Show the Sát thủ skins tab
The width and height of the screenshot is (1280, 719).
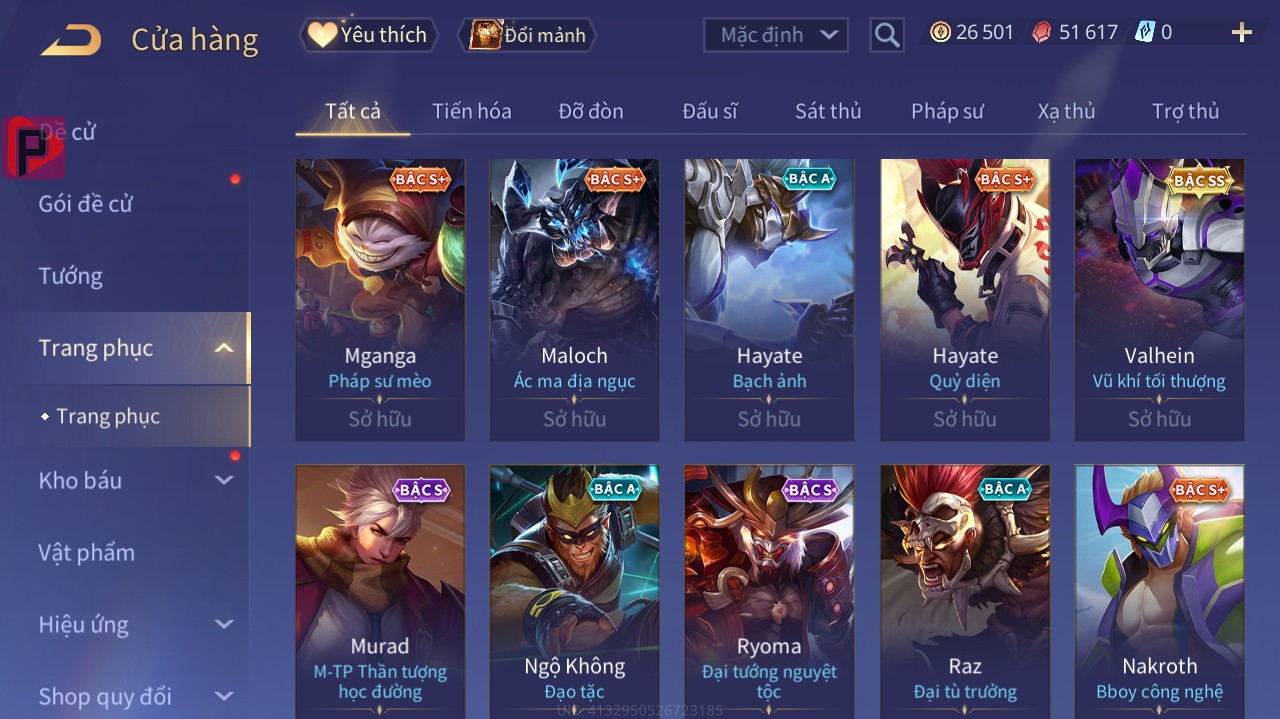point(828,111)
